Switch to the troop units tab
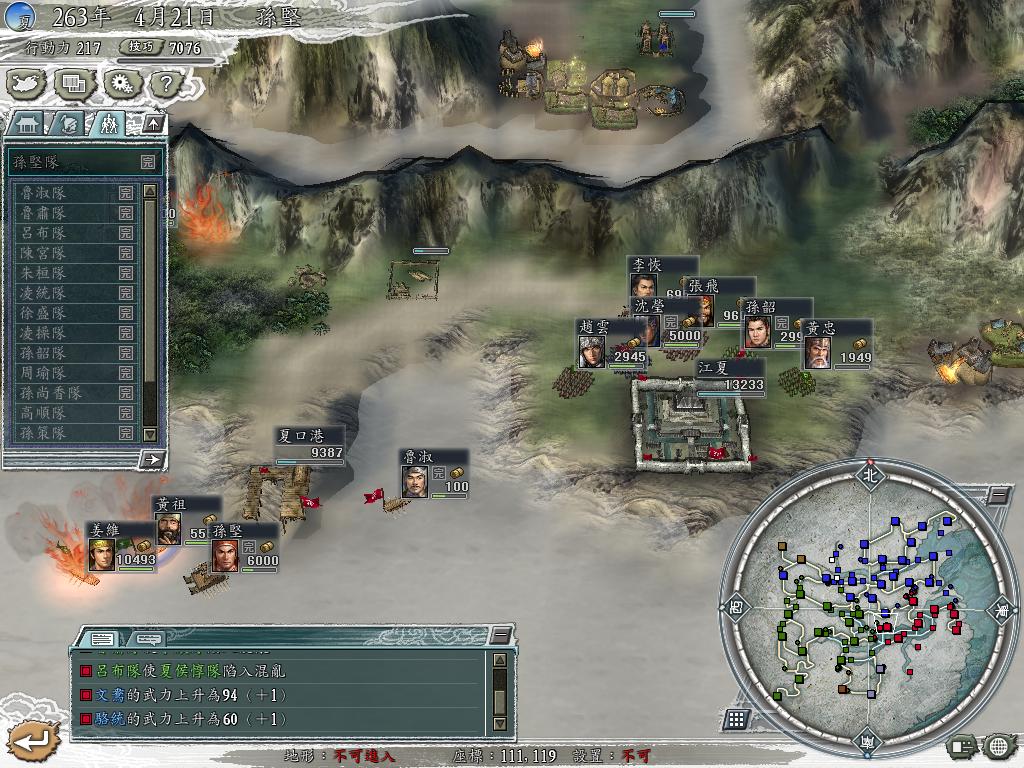The height and width of the screenshot is (768, 1024). click(107, 124)
